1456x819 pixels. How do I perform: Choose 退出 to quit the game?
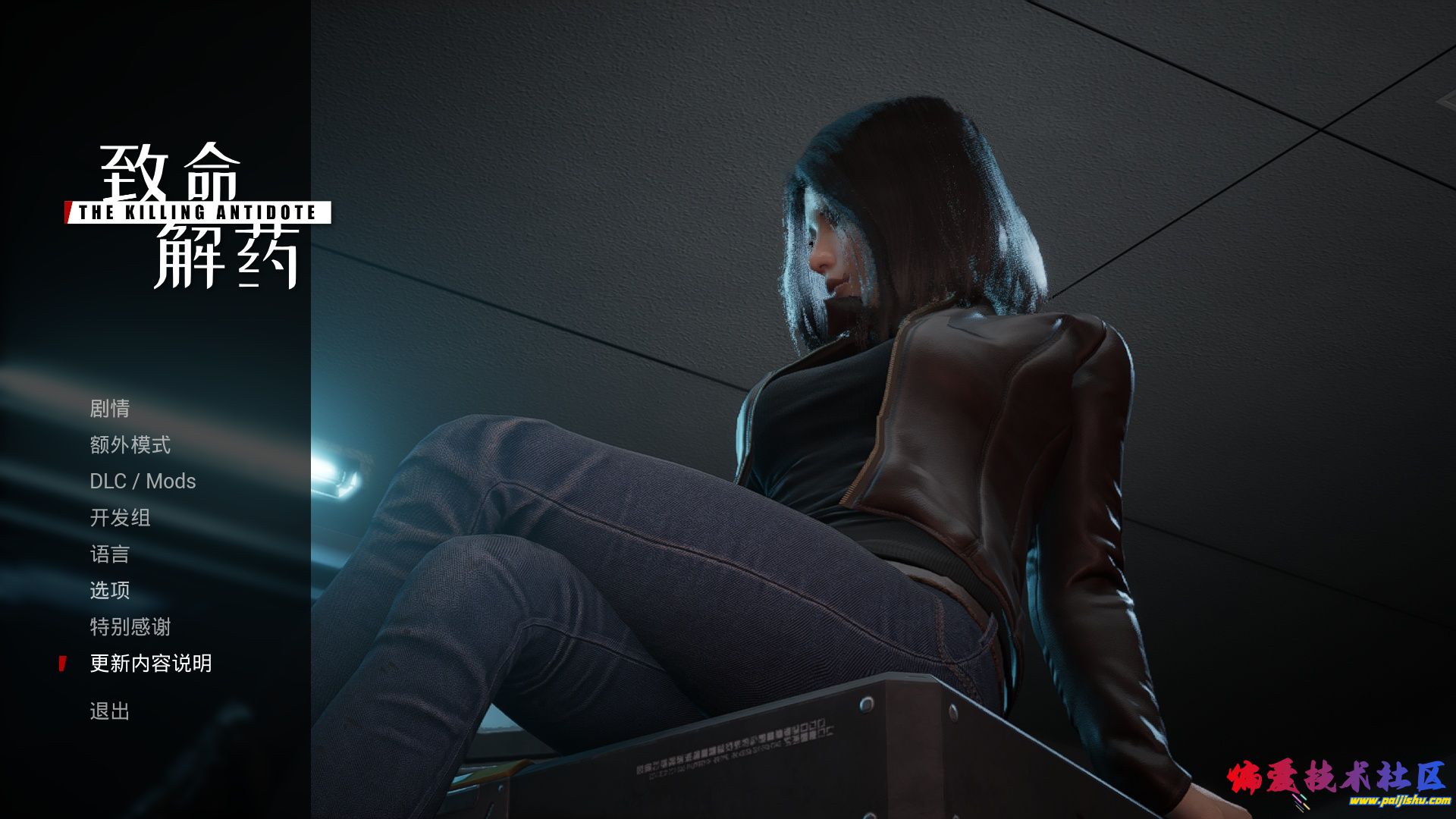[x=110, y=711]
